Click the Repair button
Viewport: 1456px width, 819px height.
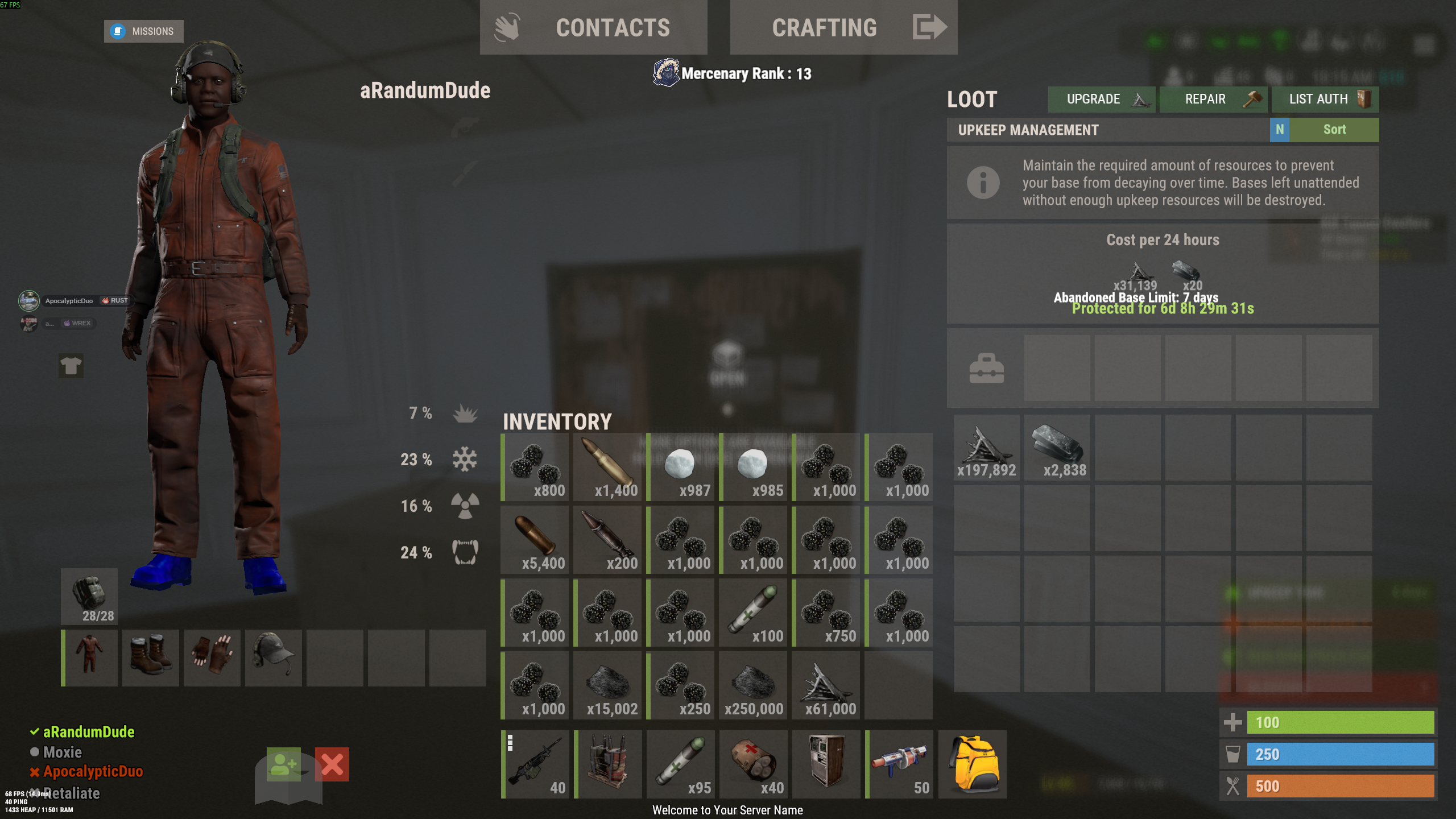click(1213, 99)
